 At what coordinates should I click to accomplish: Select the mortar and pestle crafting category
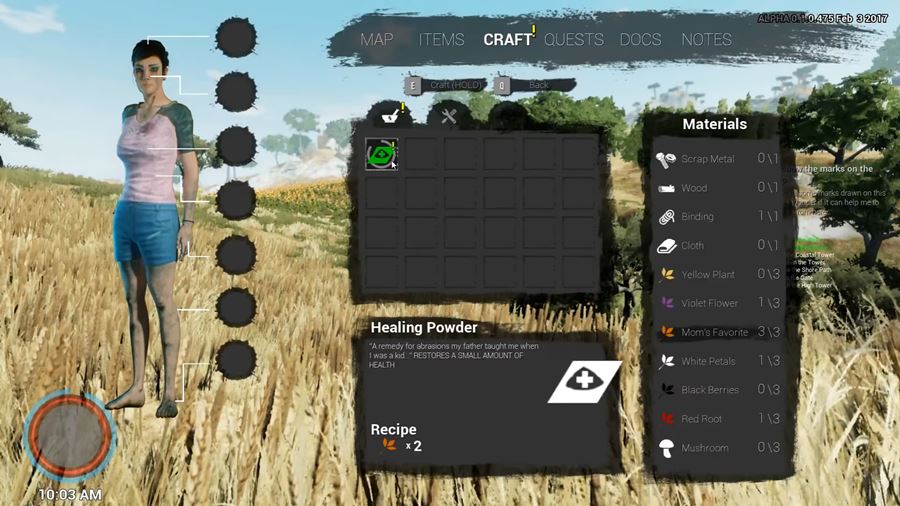(x=388, y=116)
